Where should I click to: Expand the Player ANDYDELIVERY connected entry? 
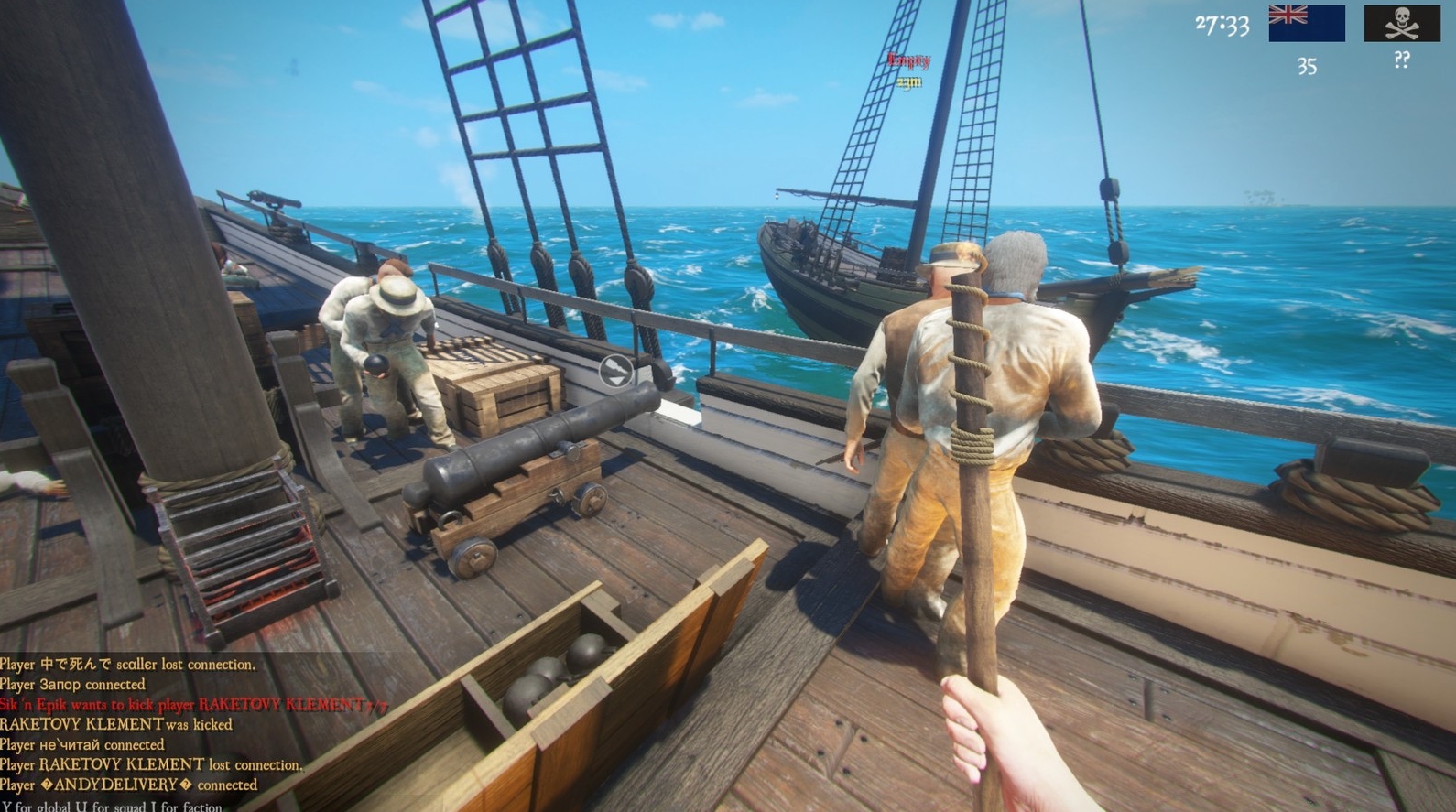tap(128, 785)
